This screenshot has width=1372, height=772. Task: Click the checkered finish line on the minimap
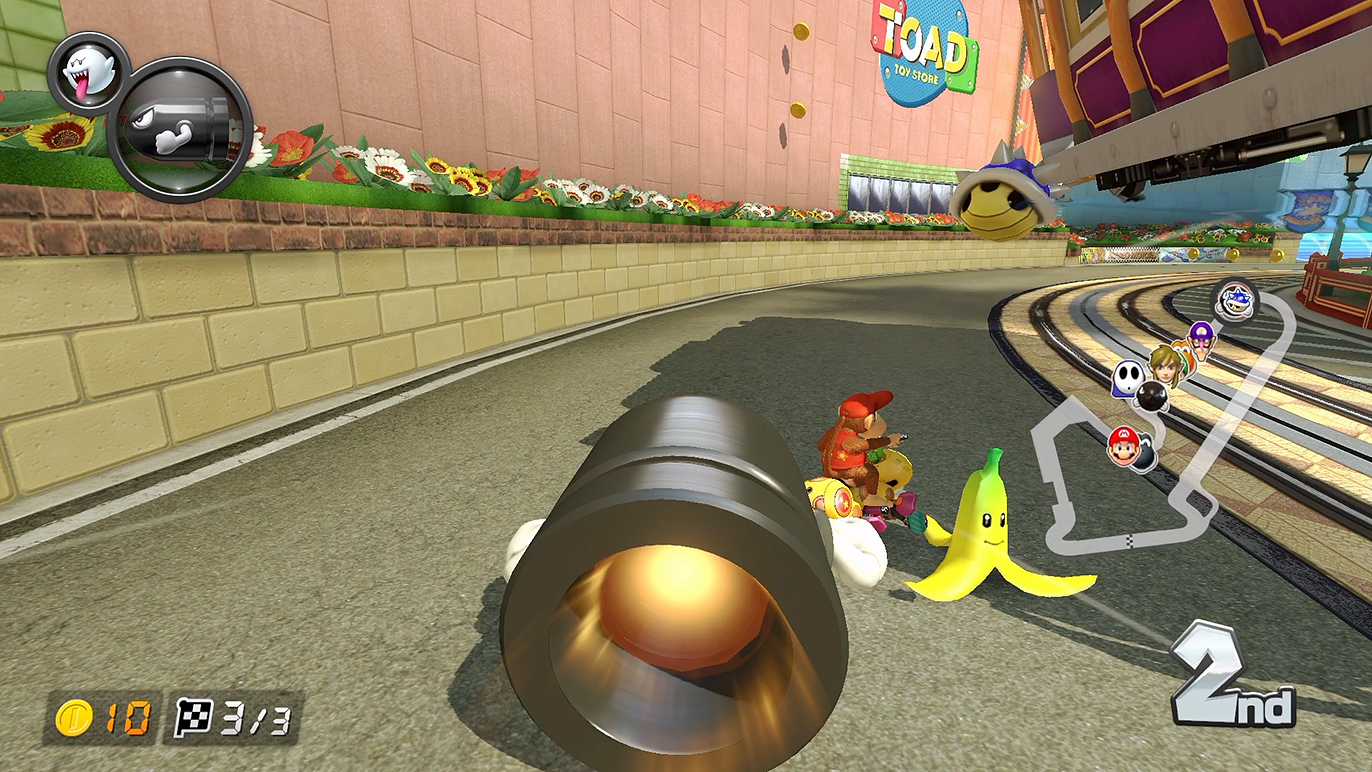click(x=1130, y=541)
